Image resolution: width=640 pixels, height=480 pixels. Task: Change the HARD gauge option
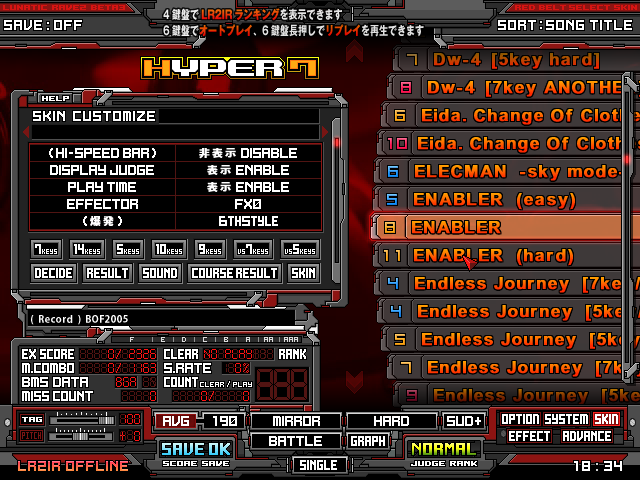[x=391, y=421]
